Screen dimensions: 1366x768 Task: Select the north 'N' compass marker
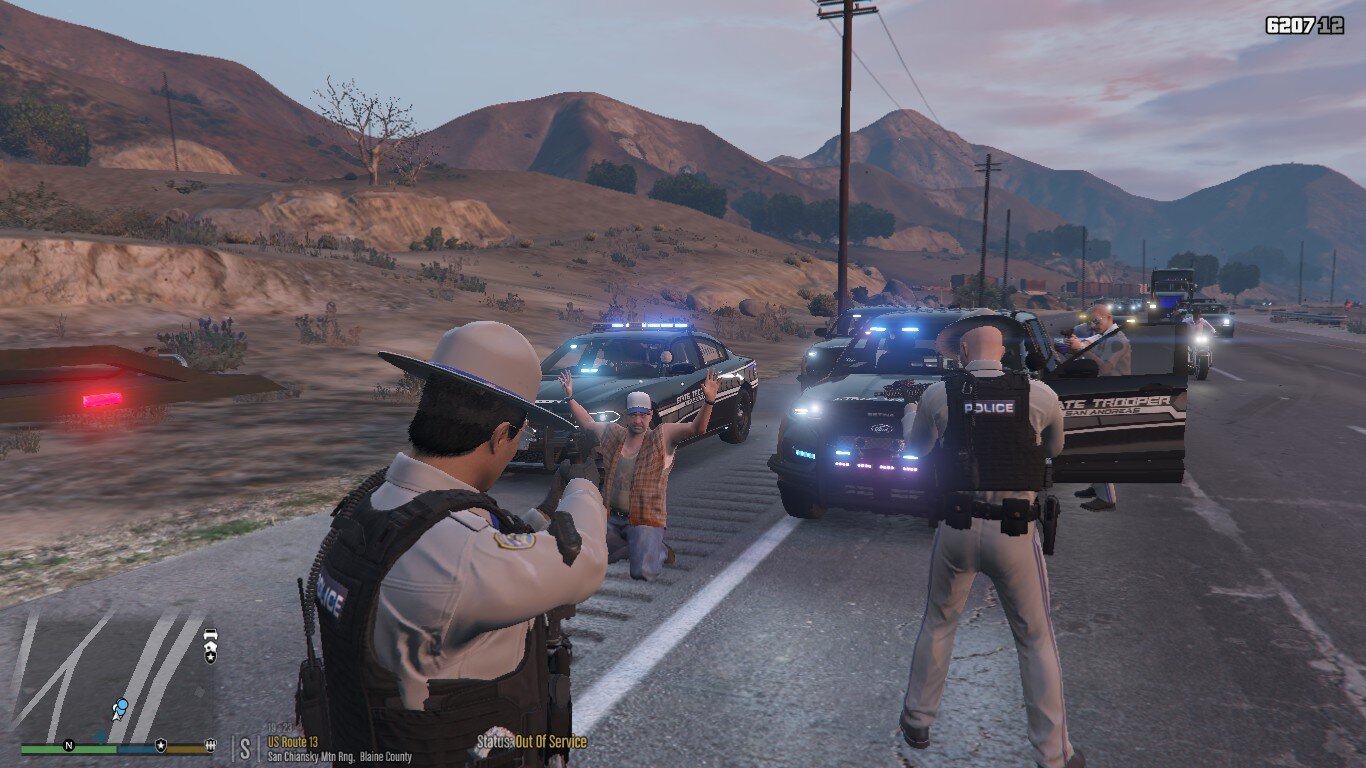pyautogui.click(x=68, y=745)
